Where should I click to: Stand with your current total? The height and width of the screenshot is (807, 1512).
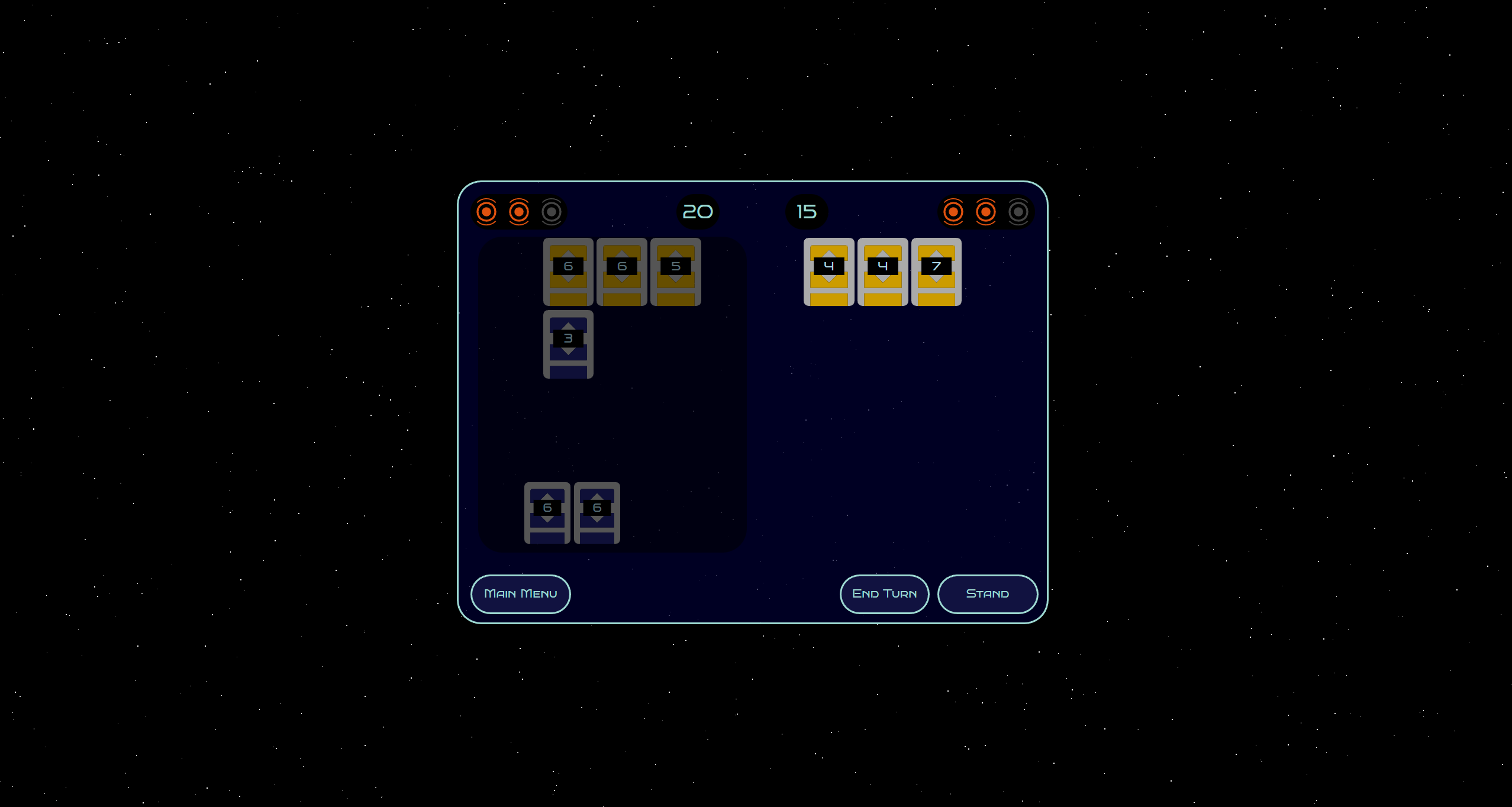coord(987,593)
